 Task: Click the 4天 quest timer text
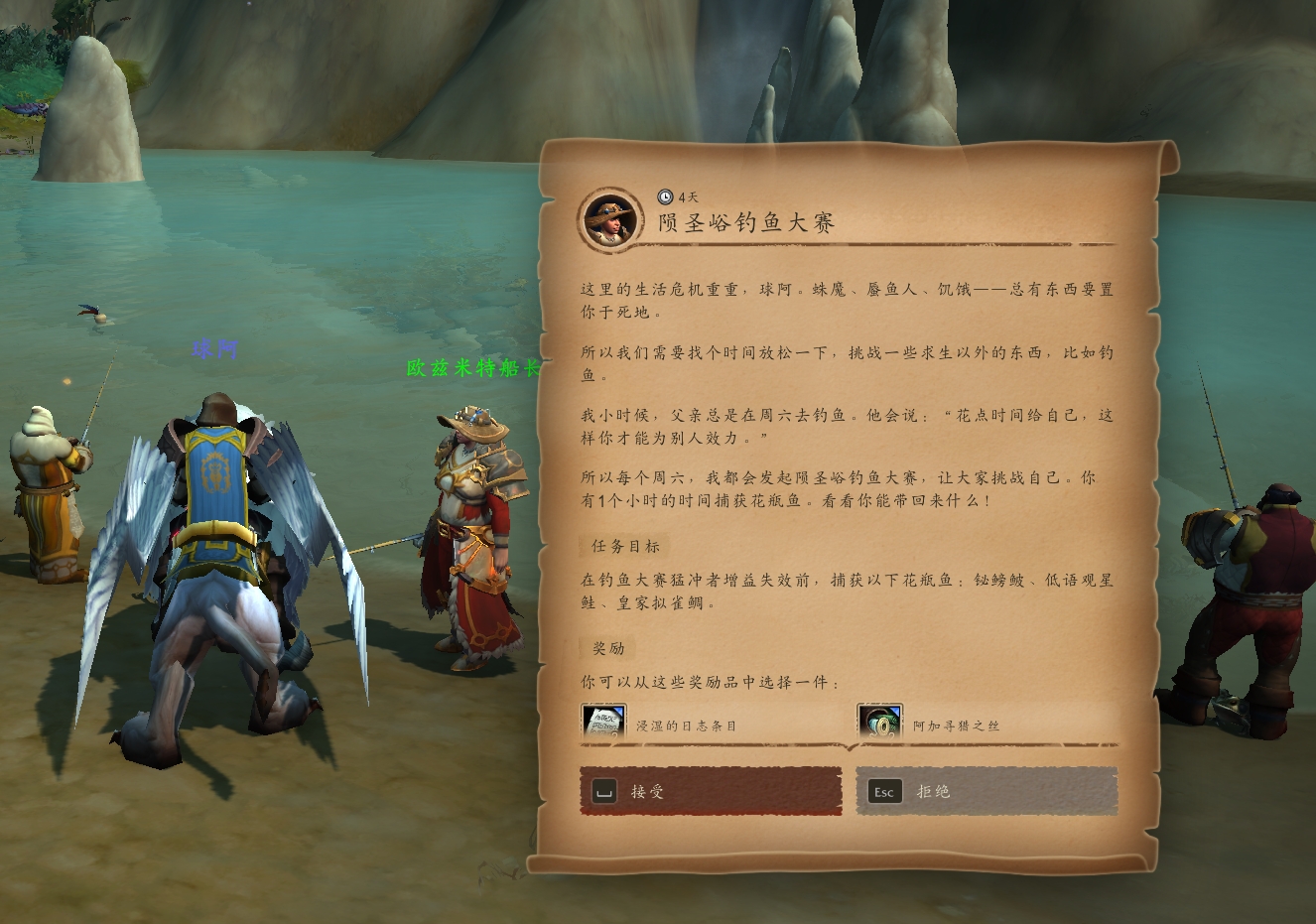[x=687, y=196]
